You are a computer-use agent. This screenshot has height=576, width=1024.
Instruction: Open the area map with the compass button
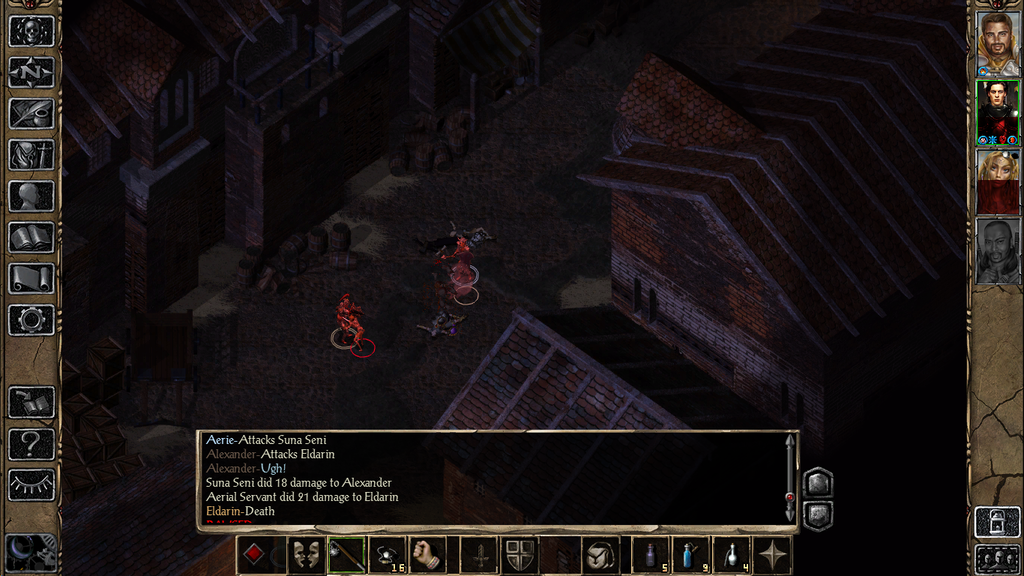click(31, 72)
